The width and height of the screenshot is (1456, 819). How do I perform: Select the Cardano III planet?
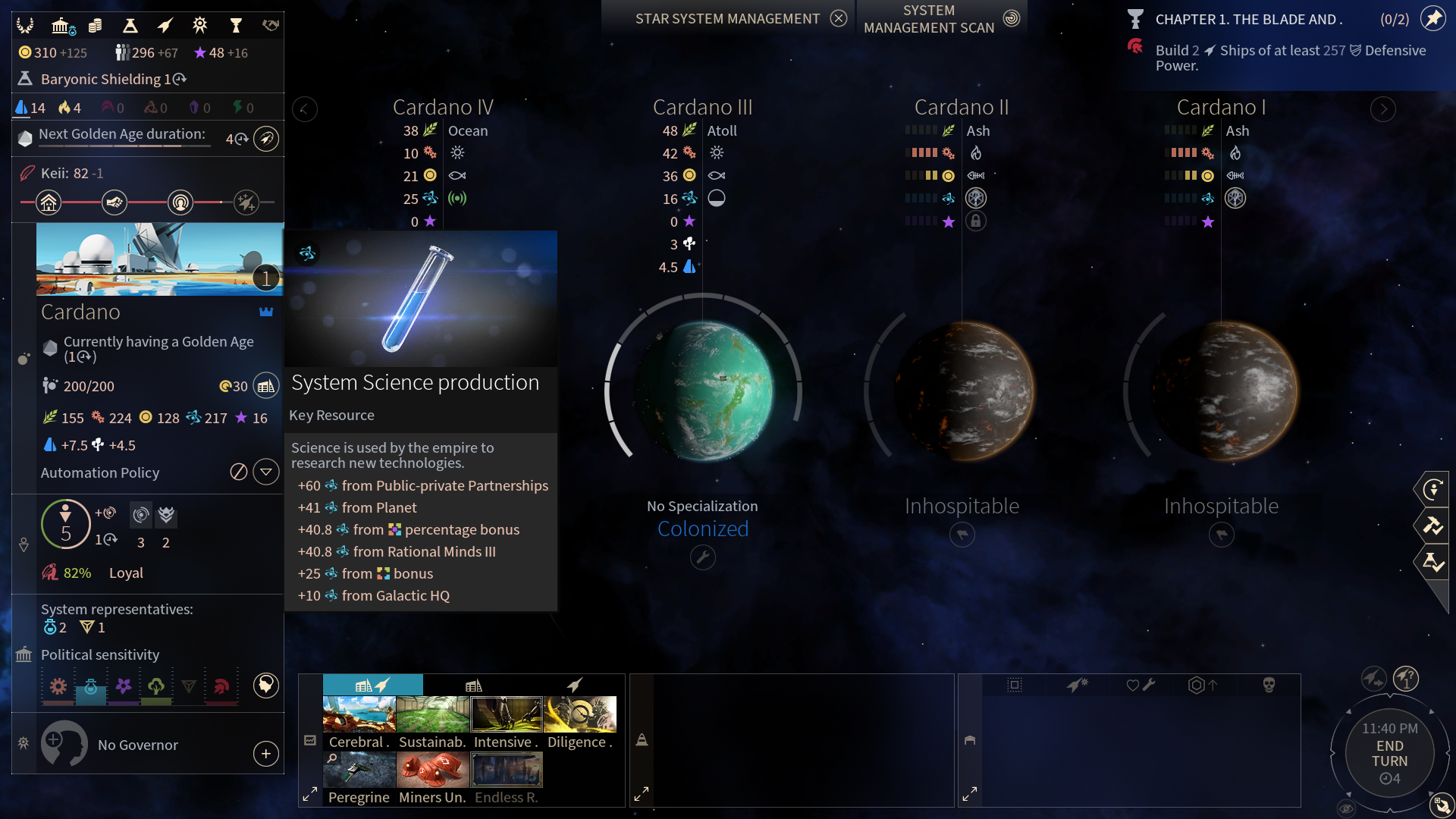(703, 391)
